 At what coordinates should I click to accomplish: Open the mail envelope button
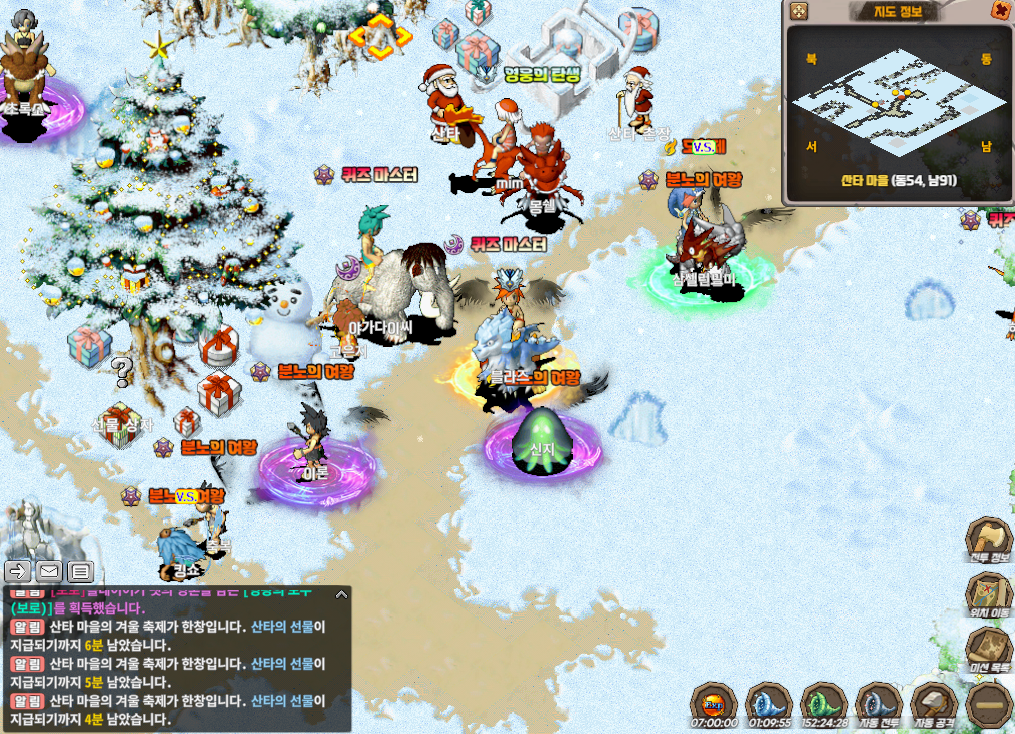click(49, 571)
